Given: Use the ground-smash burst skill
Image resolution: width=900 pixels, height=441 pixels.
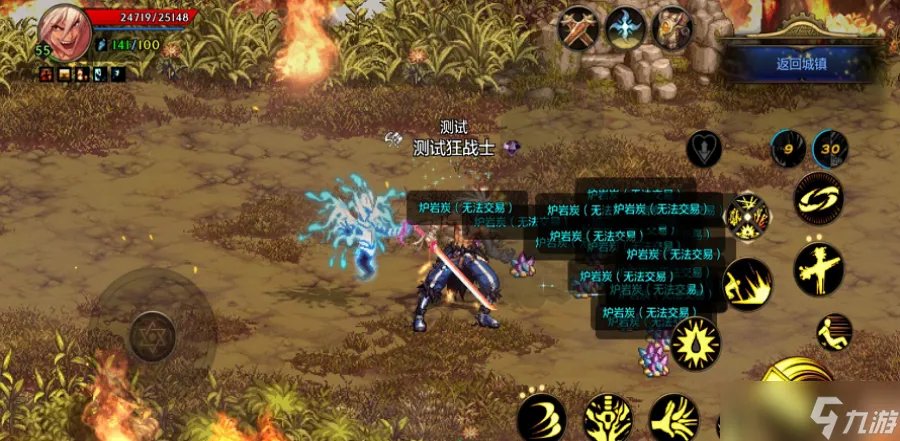Looking at the screenshot, I should tap(748, 283).
